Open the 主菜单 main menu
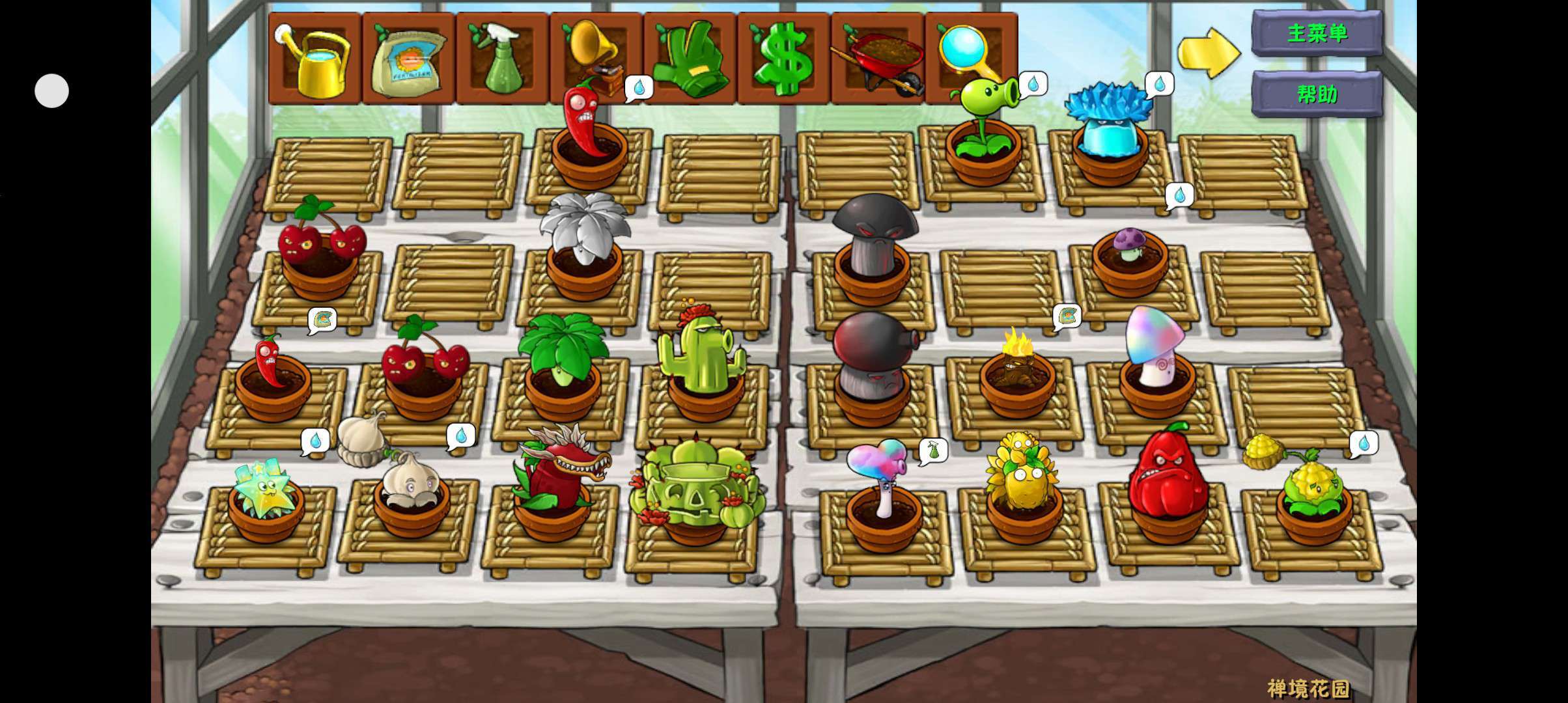 (x=1317, y=34)
